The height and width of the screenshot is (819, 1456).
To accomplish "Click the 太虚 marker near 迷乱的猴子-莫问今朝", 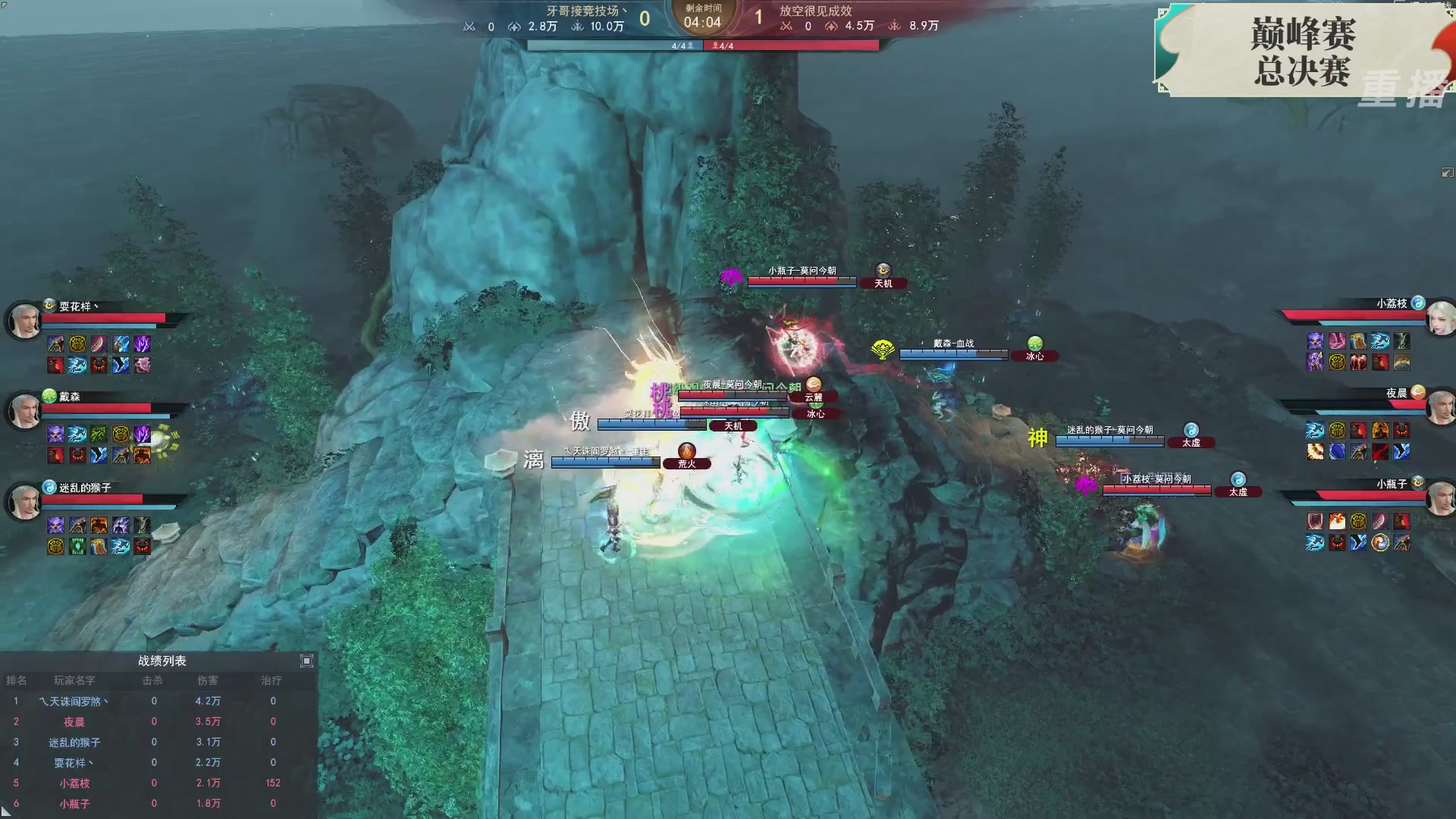I will 1193,442.
